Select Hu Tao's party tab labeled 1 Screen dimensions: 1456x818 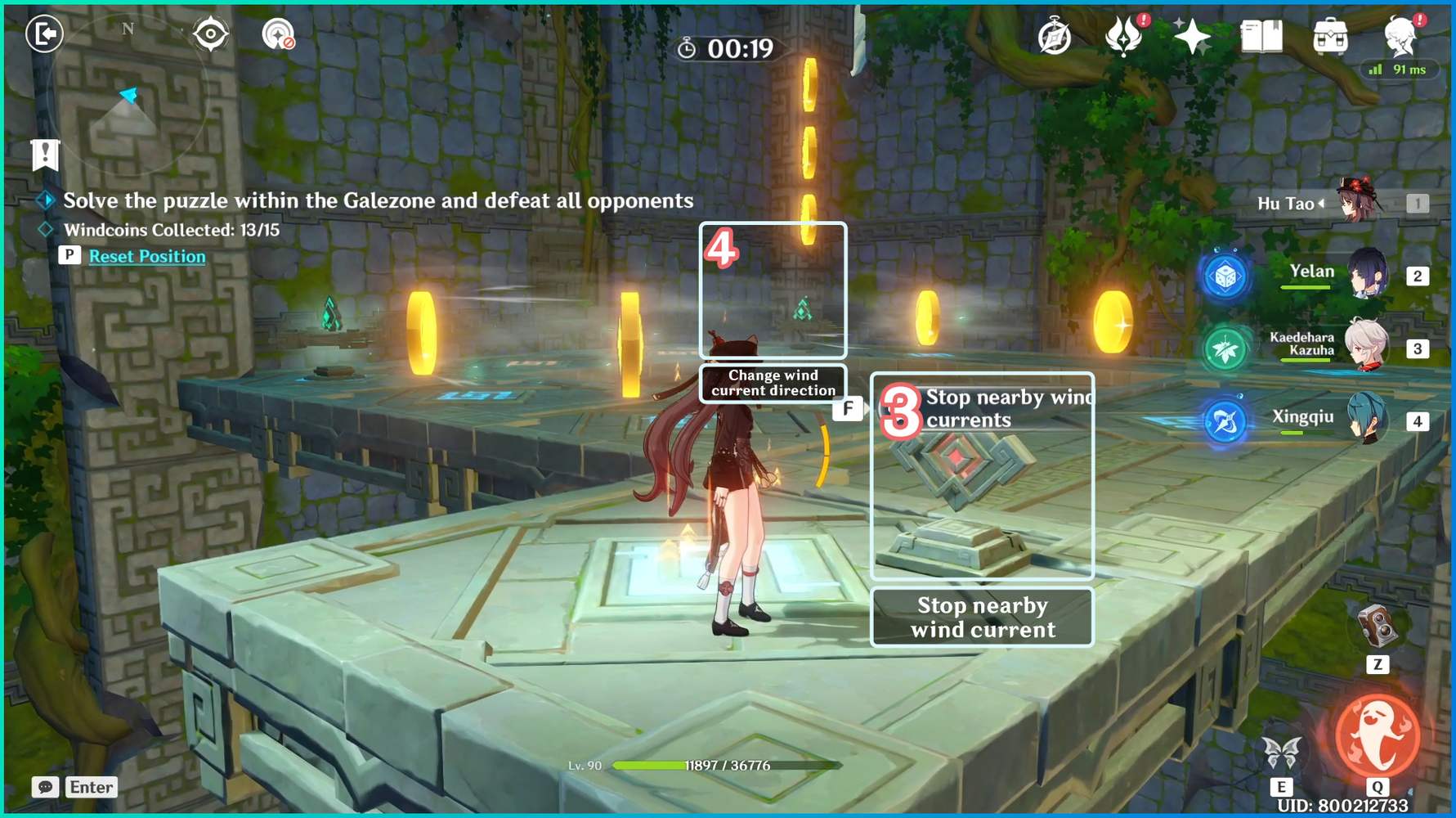coord(1419,203)
